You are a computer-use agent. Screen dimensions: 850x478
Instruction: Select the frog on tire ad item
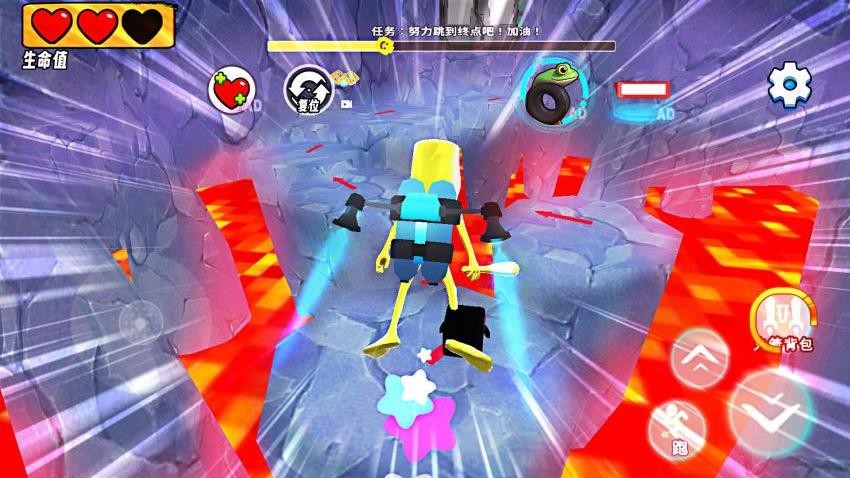551,89
